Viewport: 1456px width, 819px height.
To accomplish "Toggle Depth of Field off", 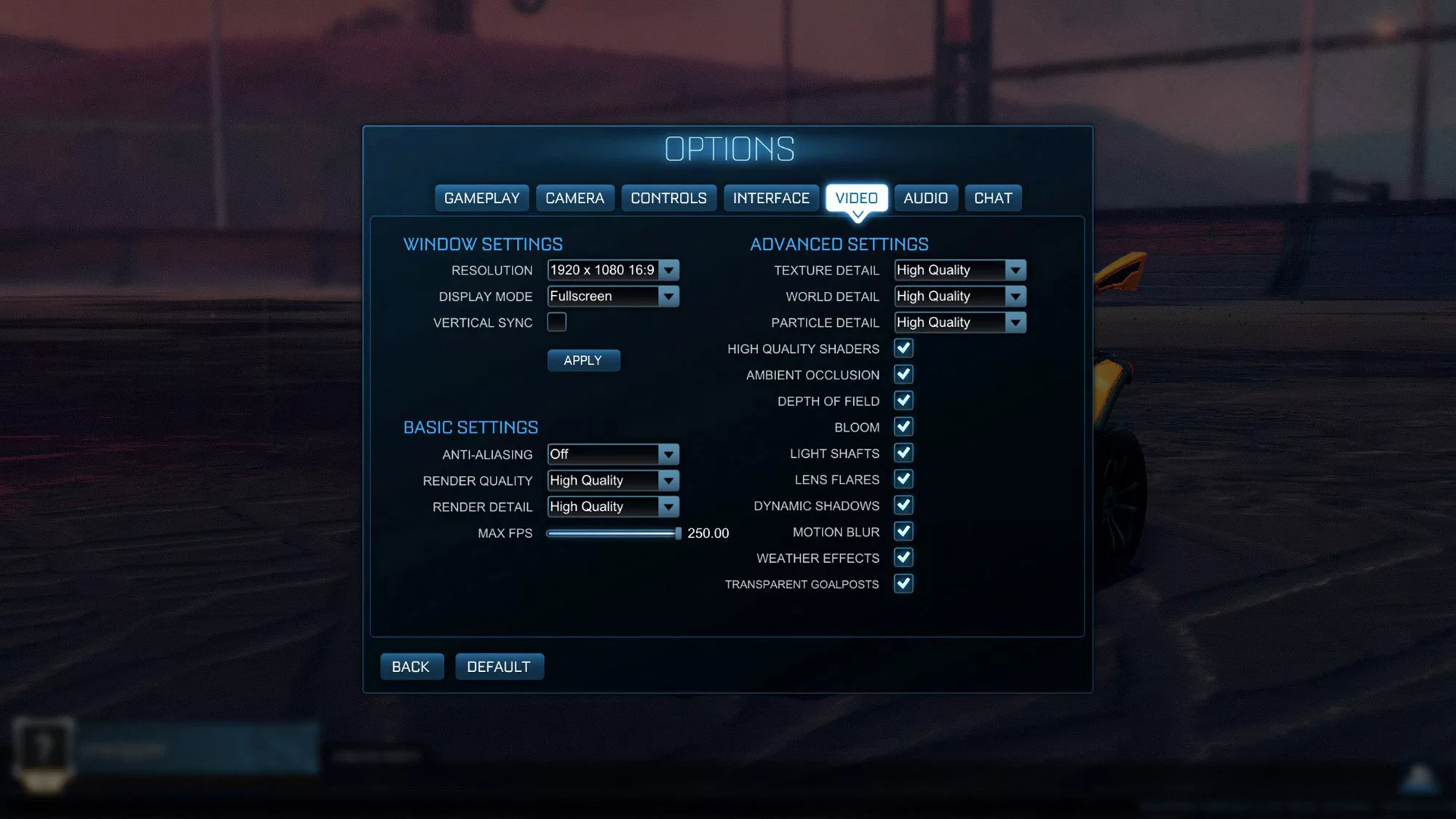I will pos(903,401).
